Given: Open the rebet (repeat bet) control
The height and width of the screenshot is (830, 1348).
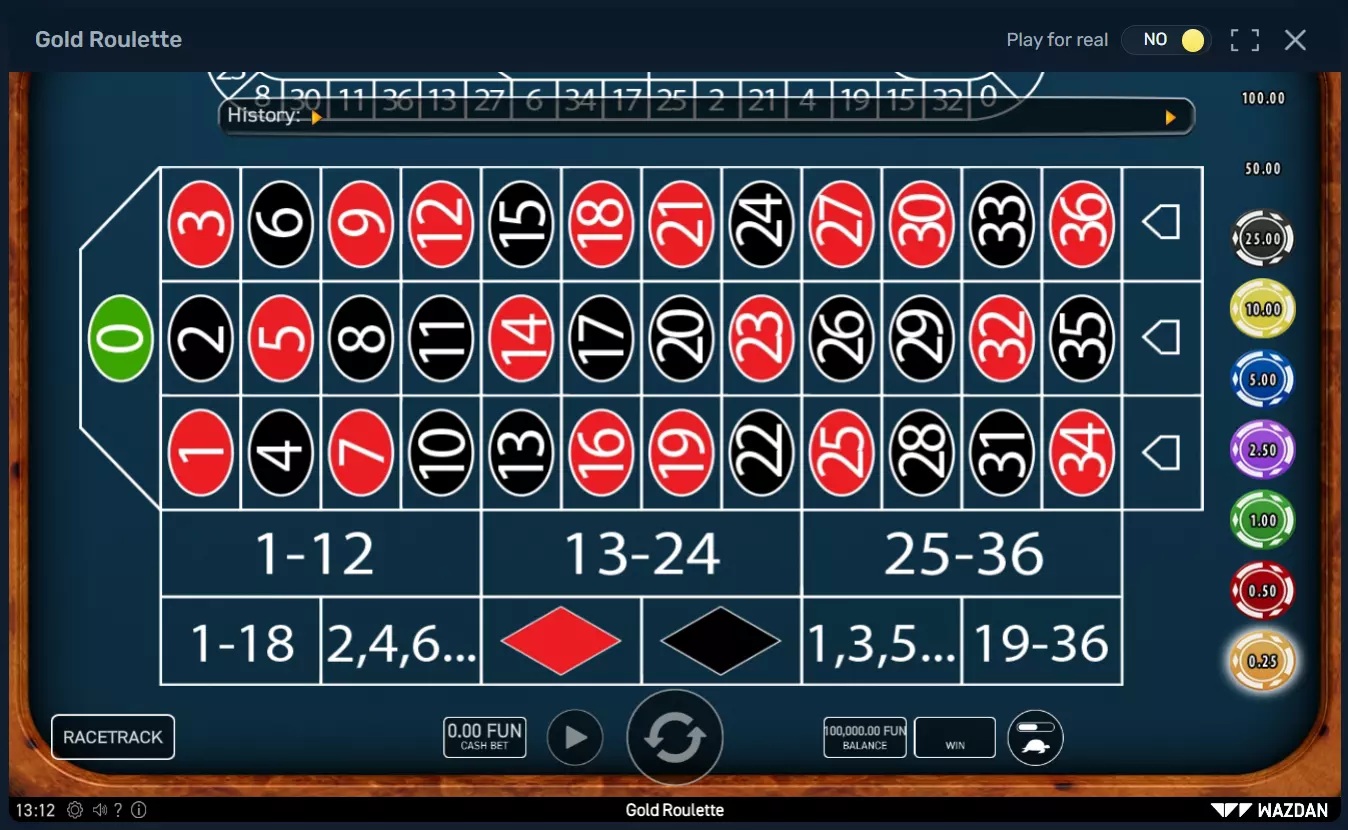Looking at the screenshot, I should pyautogui.click(x=674, y=736).
